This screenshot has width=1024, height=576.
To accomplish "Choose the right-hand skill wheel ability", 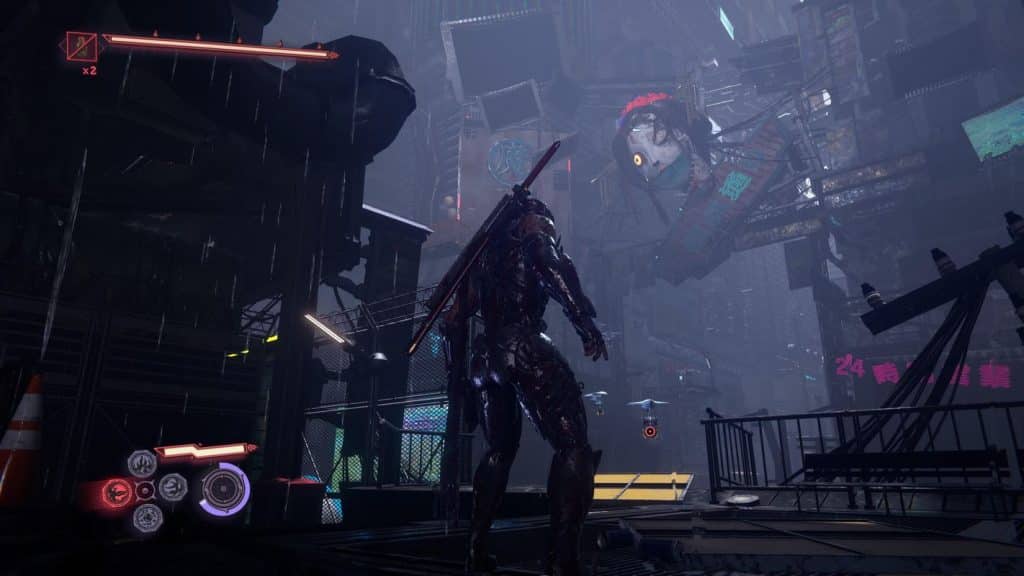I will (173, 488).
